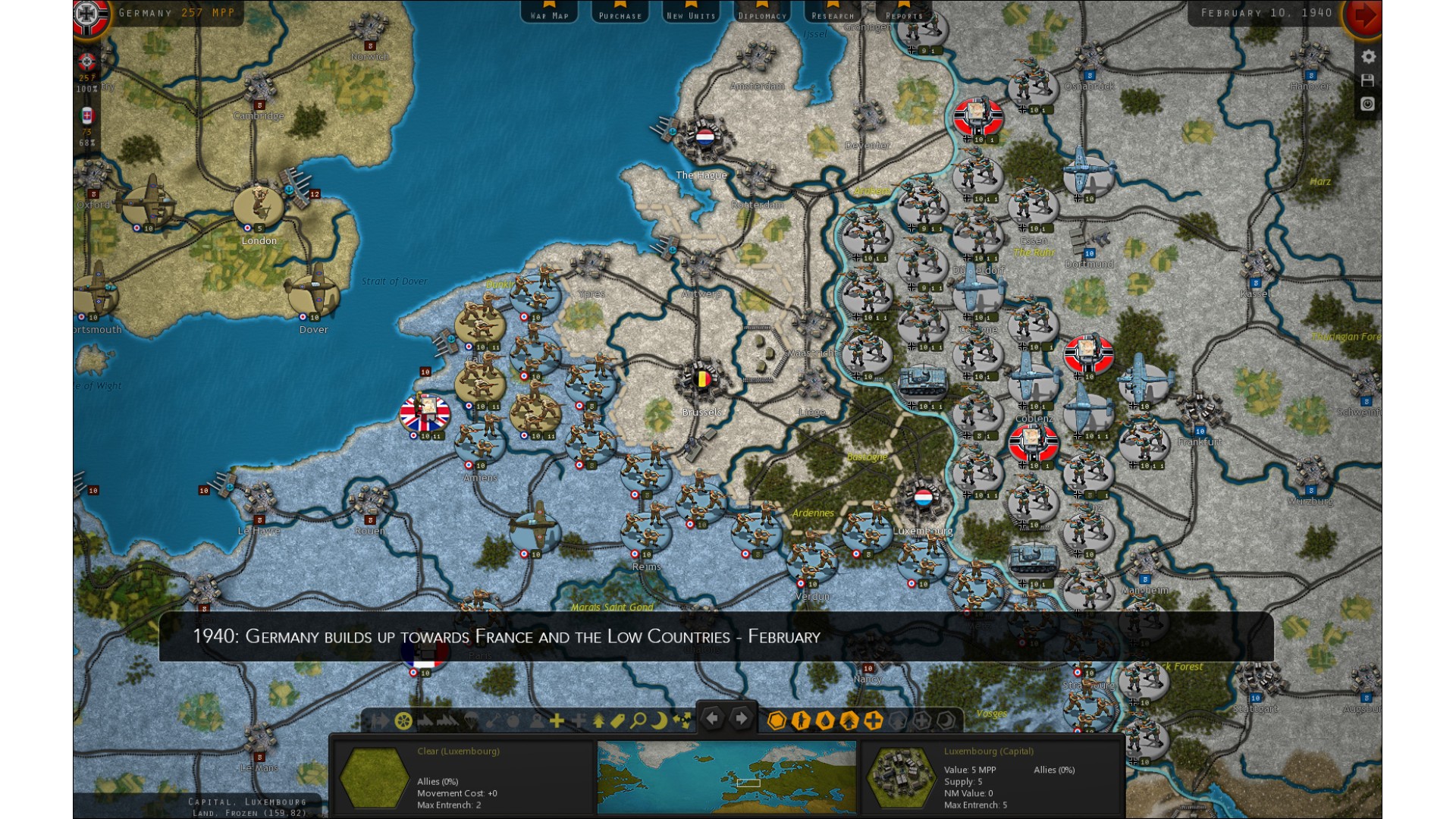The height and width of the screenshot is (819, 1456).
Task: Select the previous unit with the left arrow
Action: tap(712, 717)
